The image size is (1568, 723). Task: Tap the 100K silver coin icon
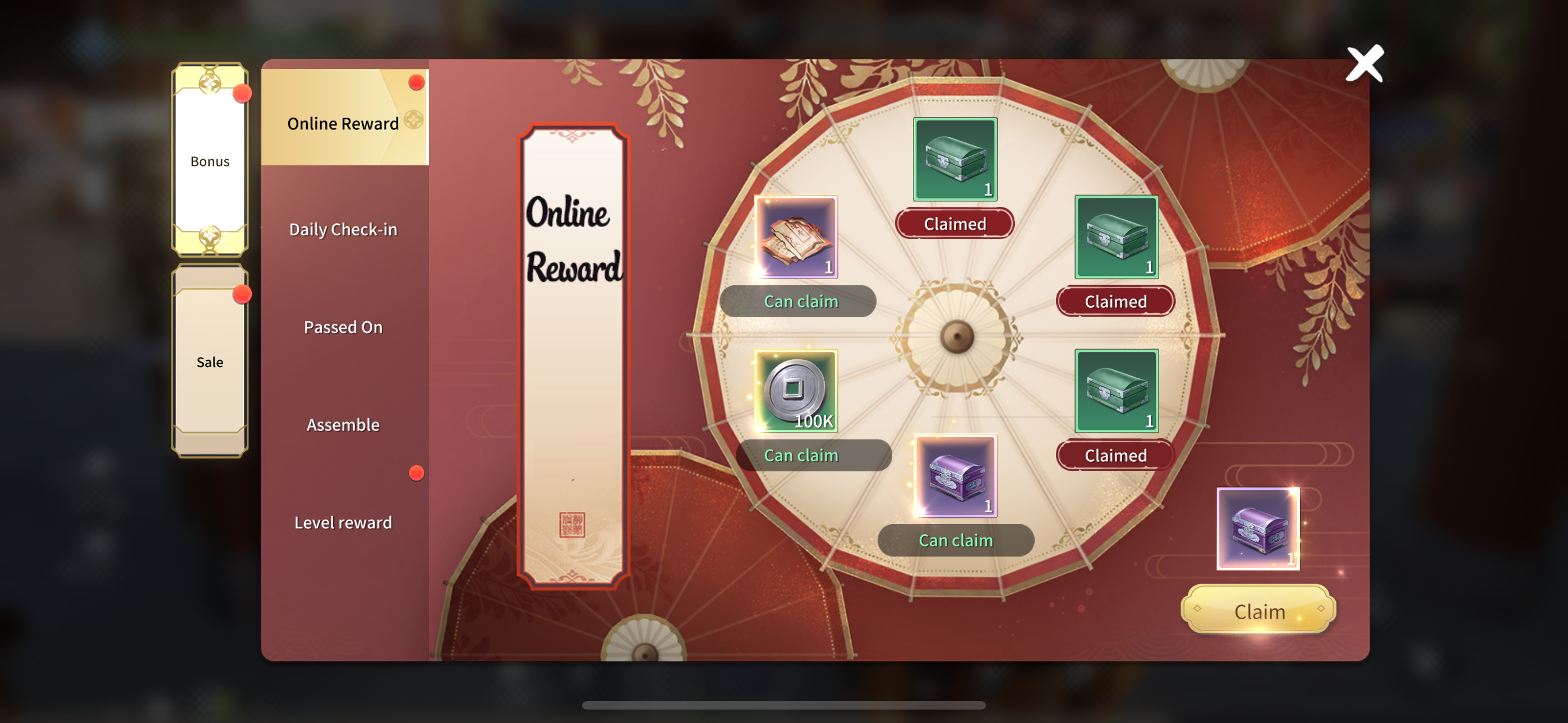(x=796, y=391)
